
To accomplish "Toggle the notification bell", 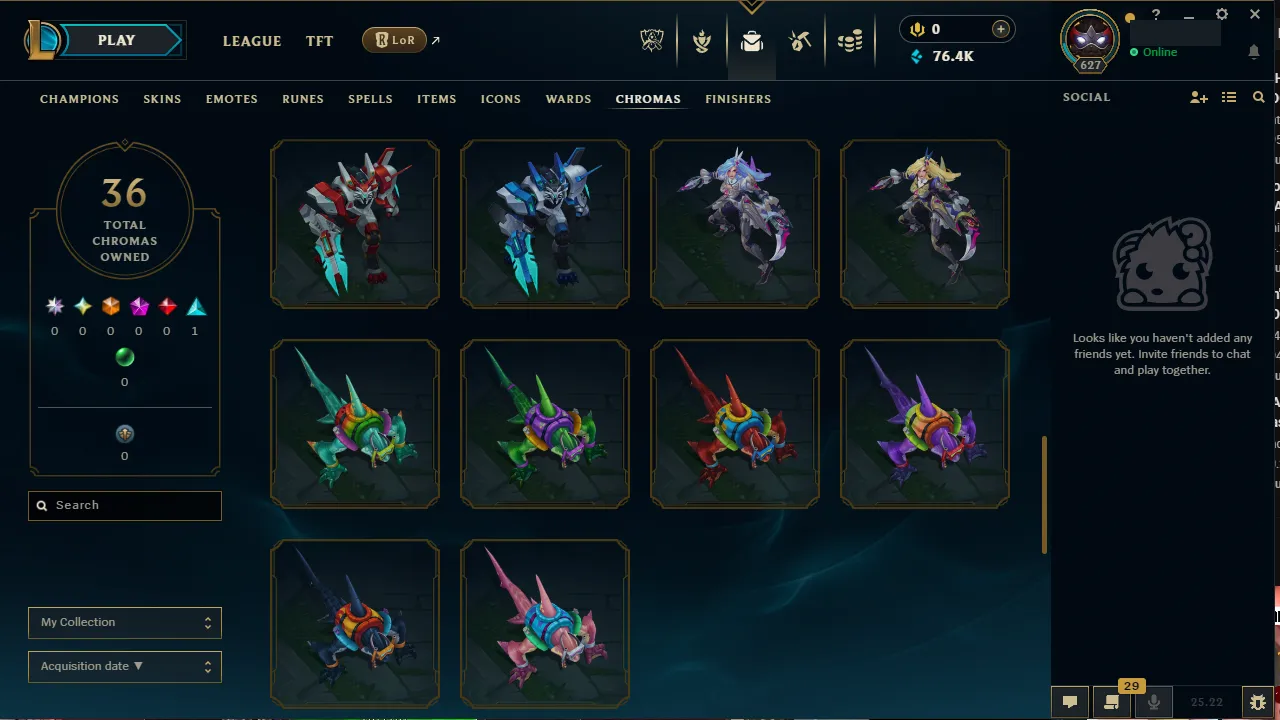I will coord(1256,51).
